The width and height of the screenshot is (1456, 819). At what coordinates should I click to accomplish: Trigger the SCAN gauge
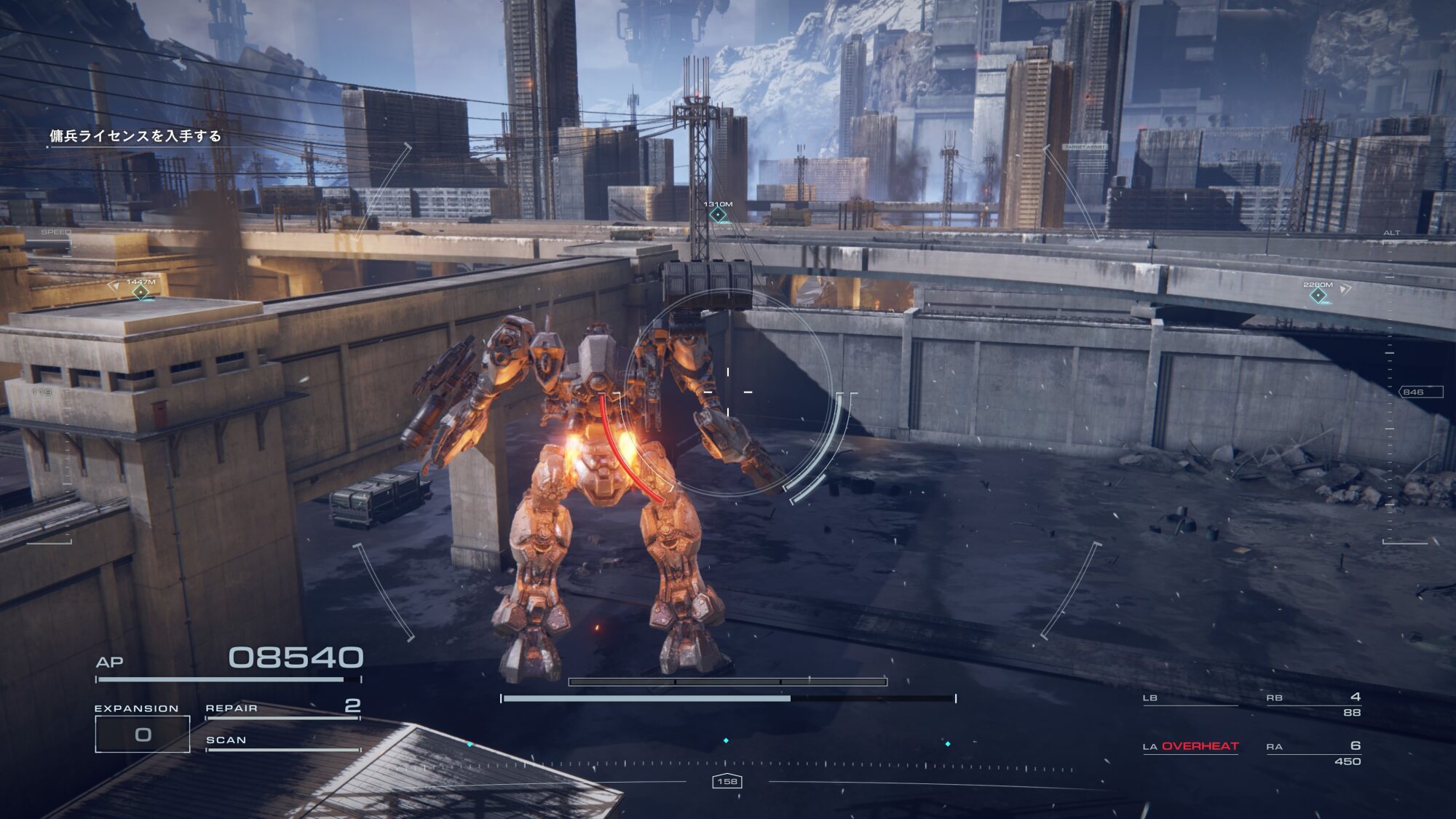tap(282, 742)
